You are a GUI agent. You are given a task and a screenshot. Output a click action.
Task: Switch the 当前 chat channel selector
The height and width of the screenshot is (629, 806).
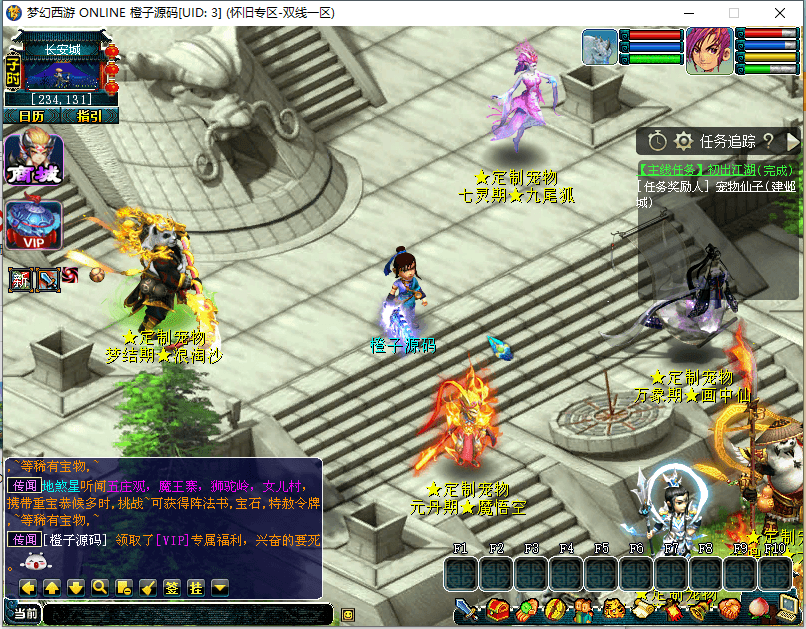(x=25, y=614)
